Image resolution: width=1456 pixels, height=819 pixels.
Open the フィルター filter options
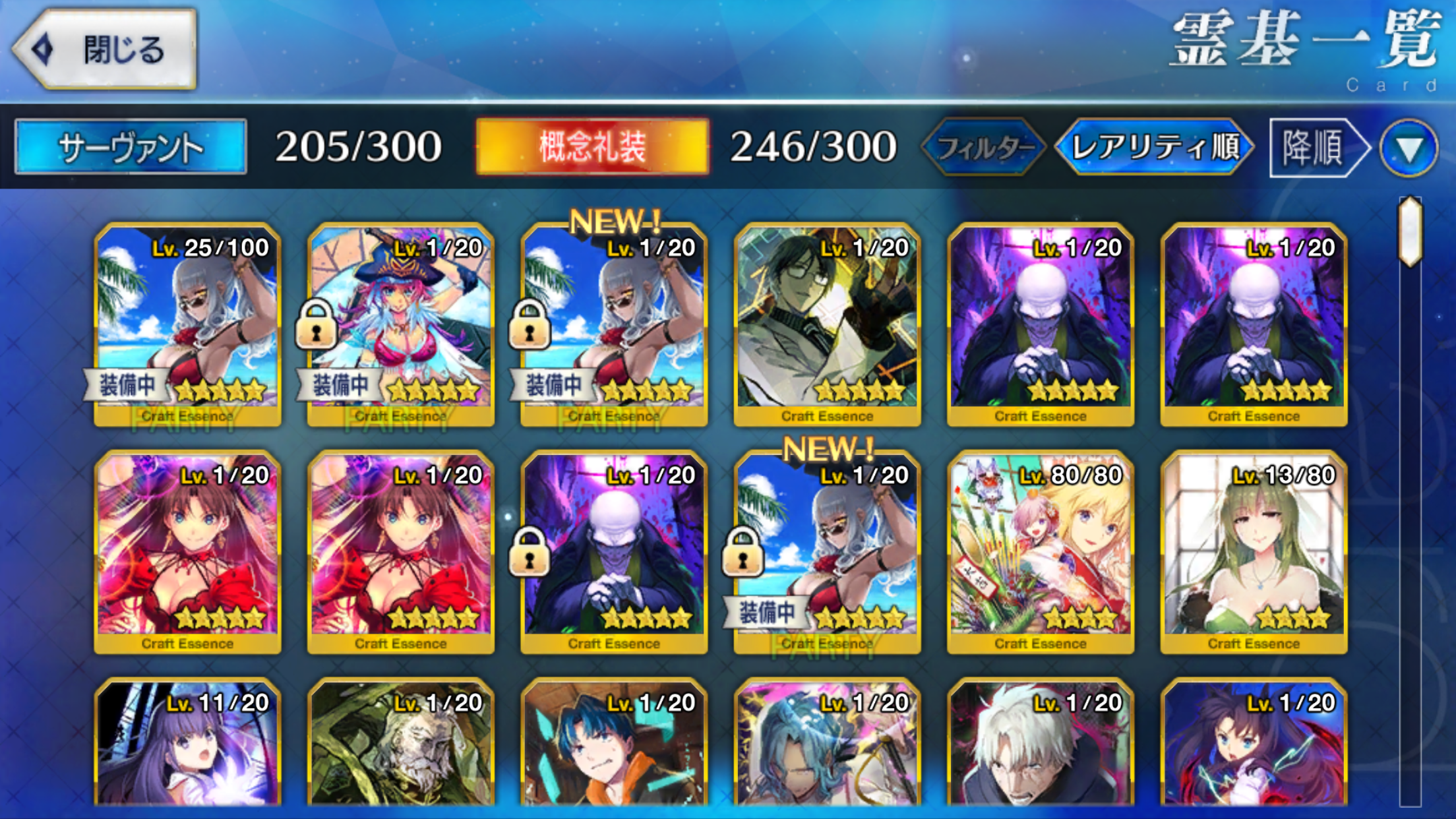coord(984,147)
